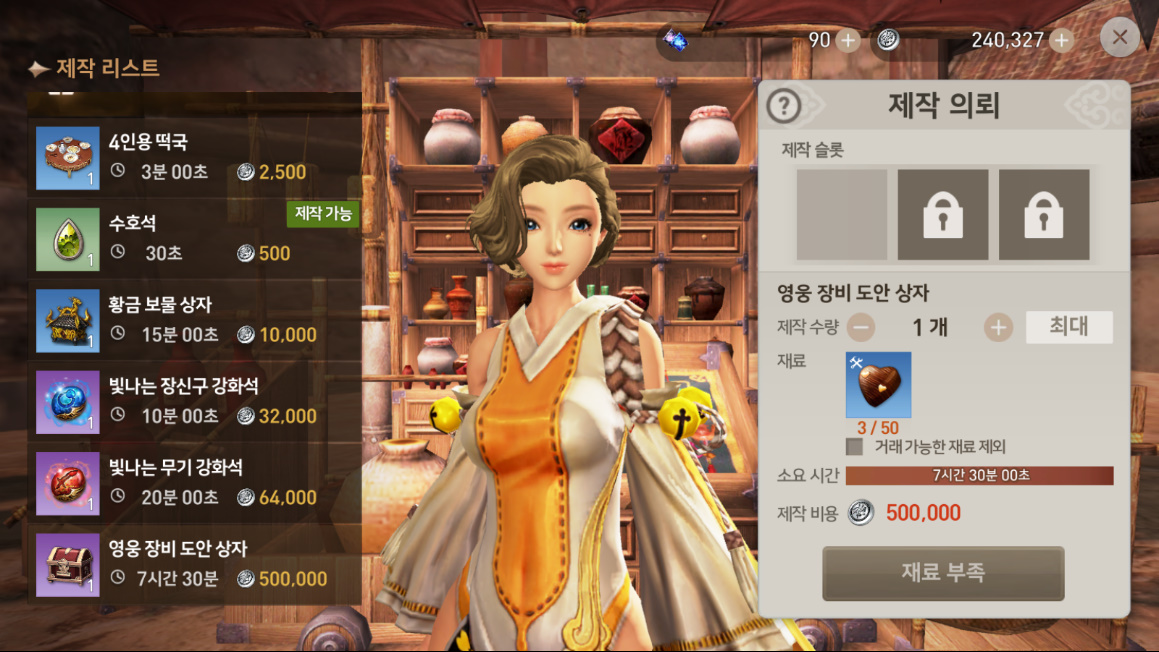Toggle 거래 가능한 재료 제외 checkbox
Screen dimensions: 1159x652
(x=855, y=447)
